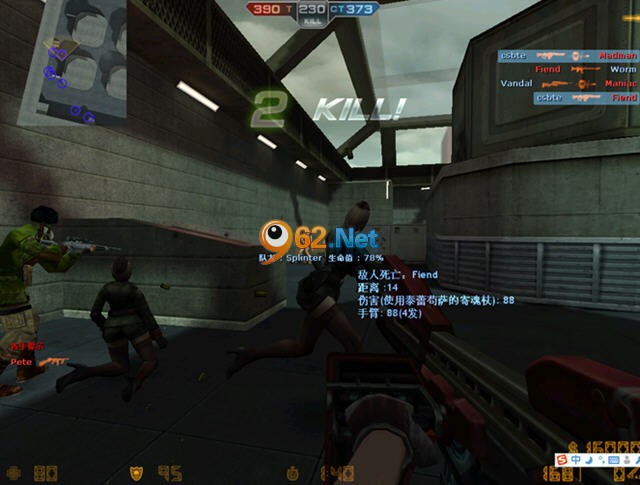The height and width of the screenshot is (485, 640).
Task: Click the round timer clock icon
Action: 293,471
